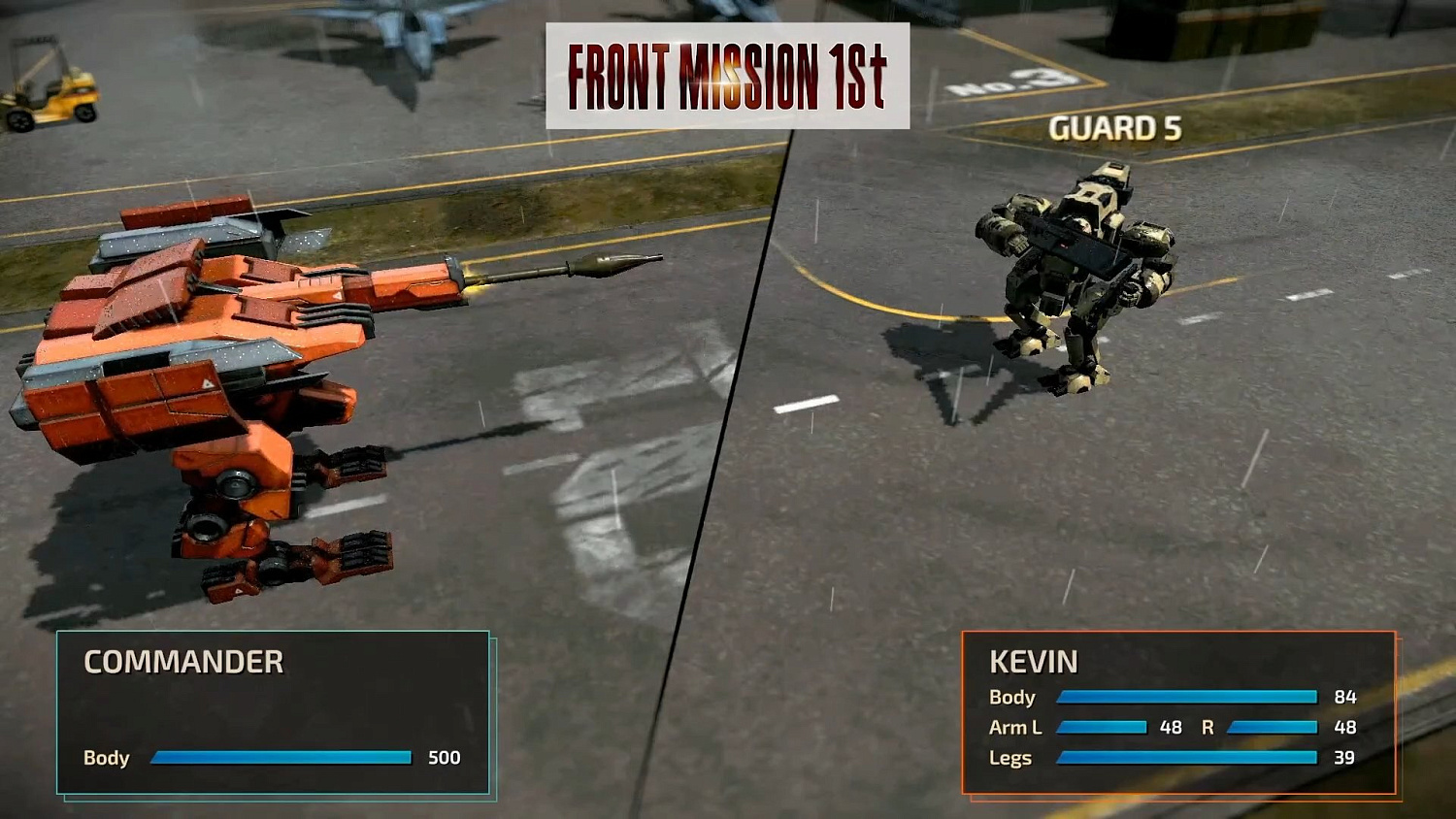Click the COMMANDER name label
The width and height of the screenshot is (1456, 819).
pos(183,664)
